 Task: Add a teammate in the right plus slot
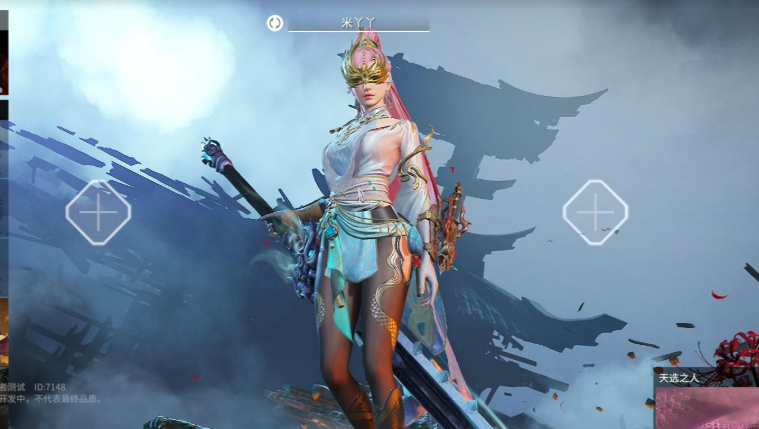tap(595, 212)
